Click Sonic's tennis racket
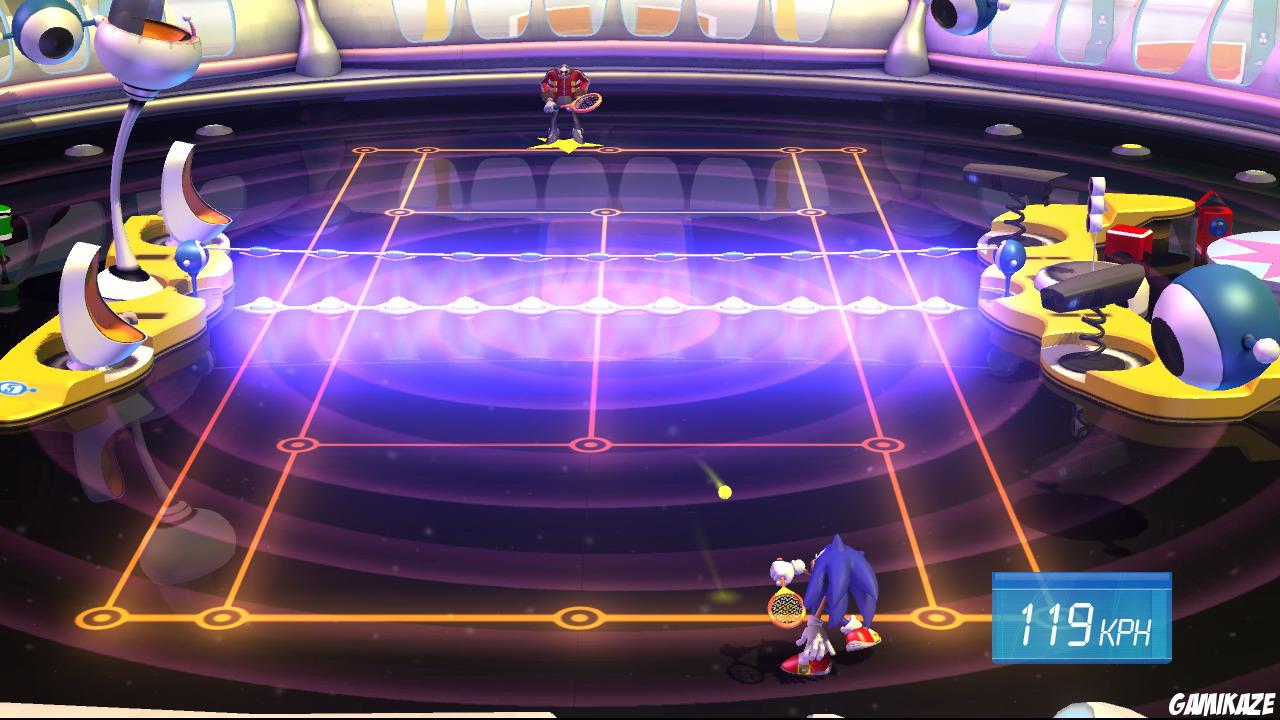The width and height of the screenshot is (1280, 720). (786, 610)
